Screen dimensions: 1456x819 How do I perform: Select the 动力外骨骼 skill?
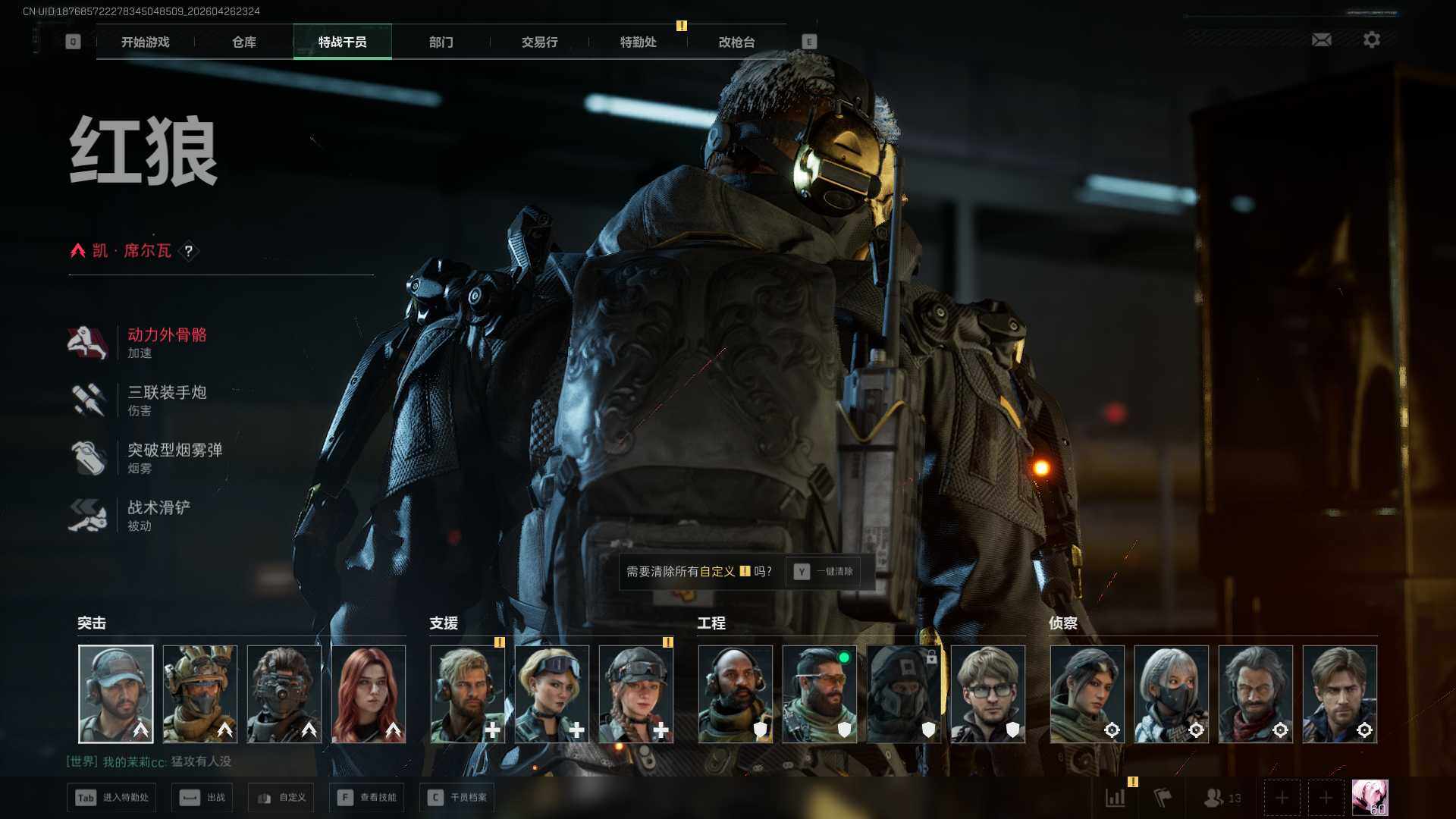click(166, 342)
